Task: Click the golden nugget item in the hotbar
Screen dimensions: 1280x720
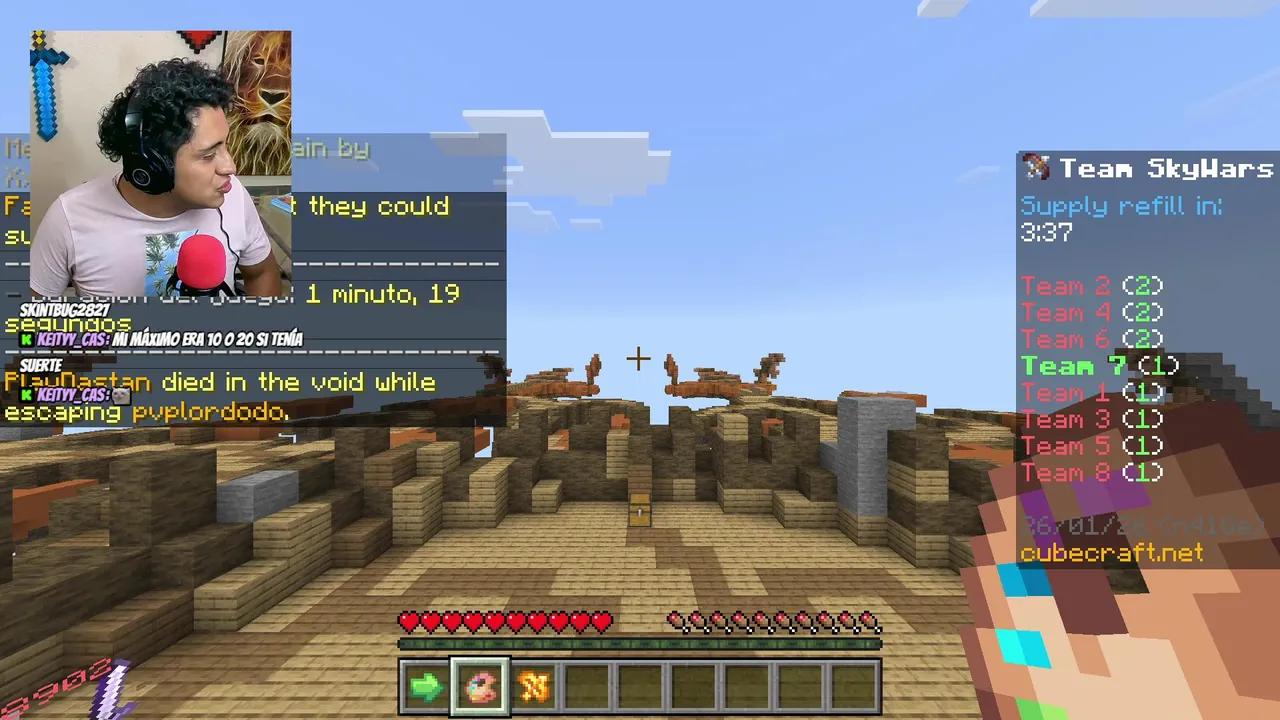Action: pos(533,684)
